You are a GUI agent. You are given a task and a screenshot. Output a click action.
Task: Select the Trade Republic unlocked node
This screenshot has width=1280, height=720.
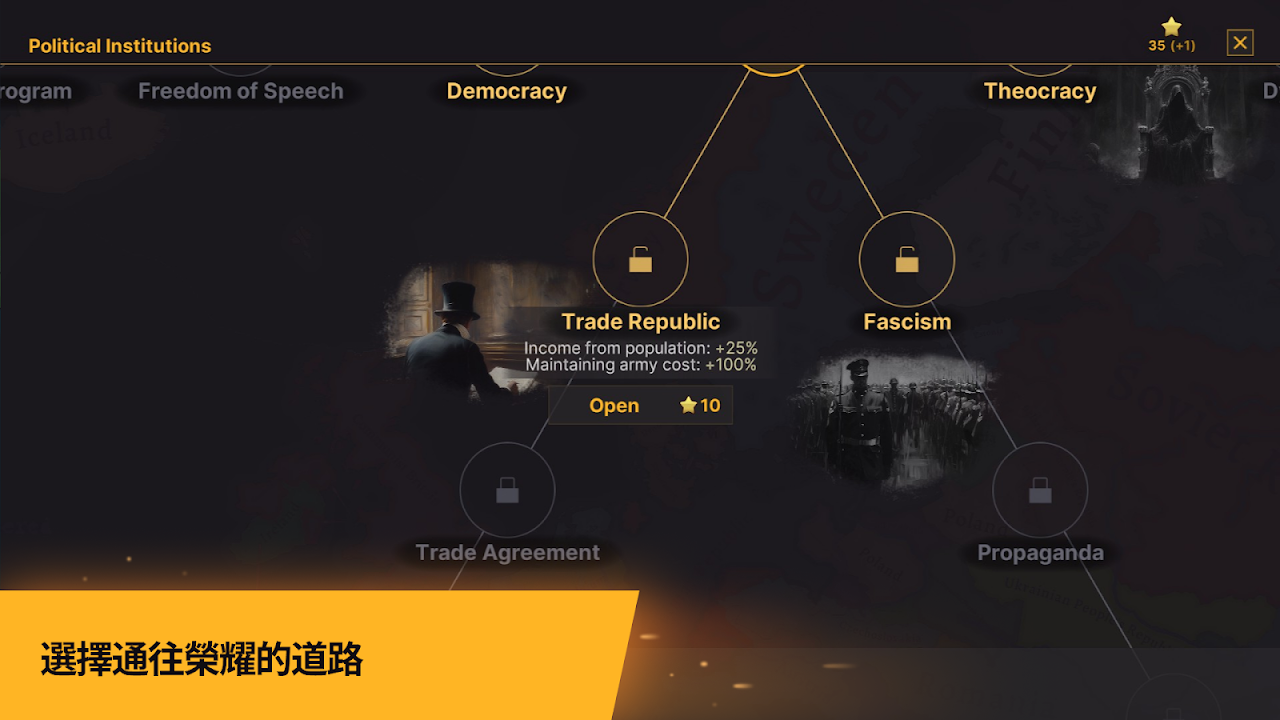click(640, 260)
